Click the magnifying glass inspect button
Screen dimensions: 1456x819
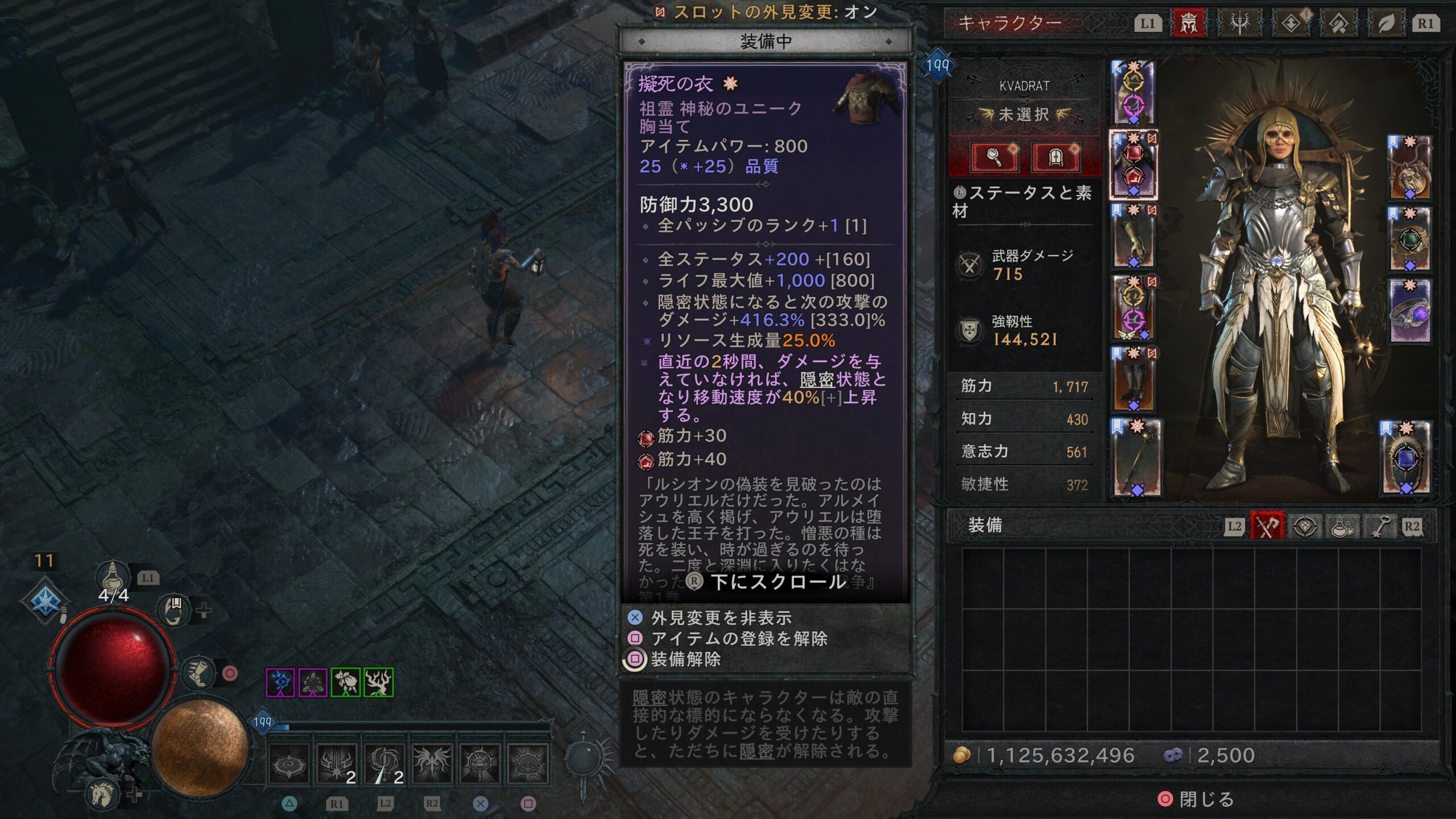[994, 156]
